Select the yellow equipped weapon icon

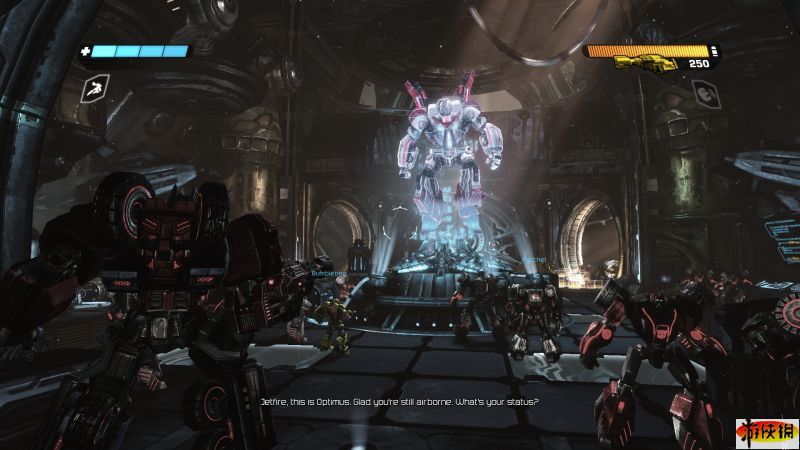click(645, 63)
